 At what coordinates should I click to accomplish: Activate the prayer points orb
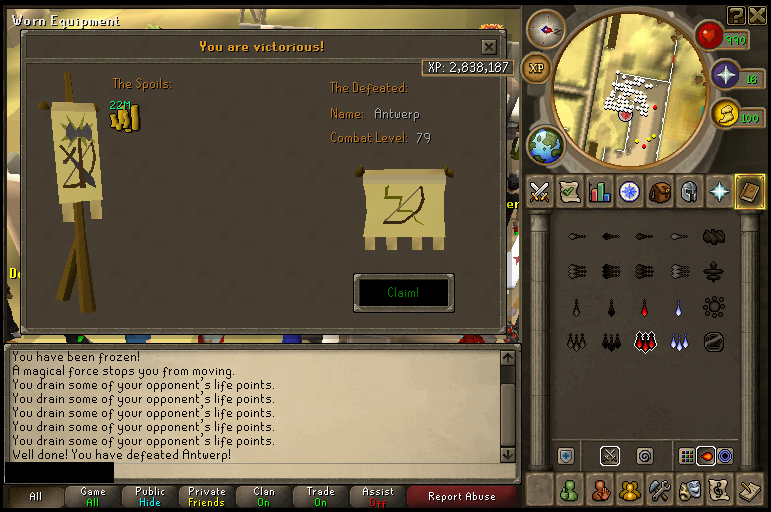tap(724, 75)
